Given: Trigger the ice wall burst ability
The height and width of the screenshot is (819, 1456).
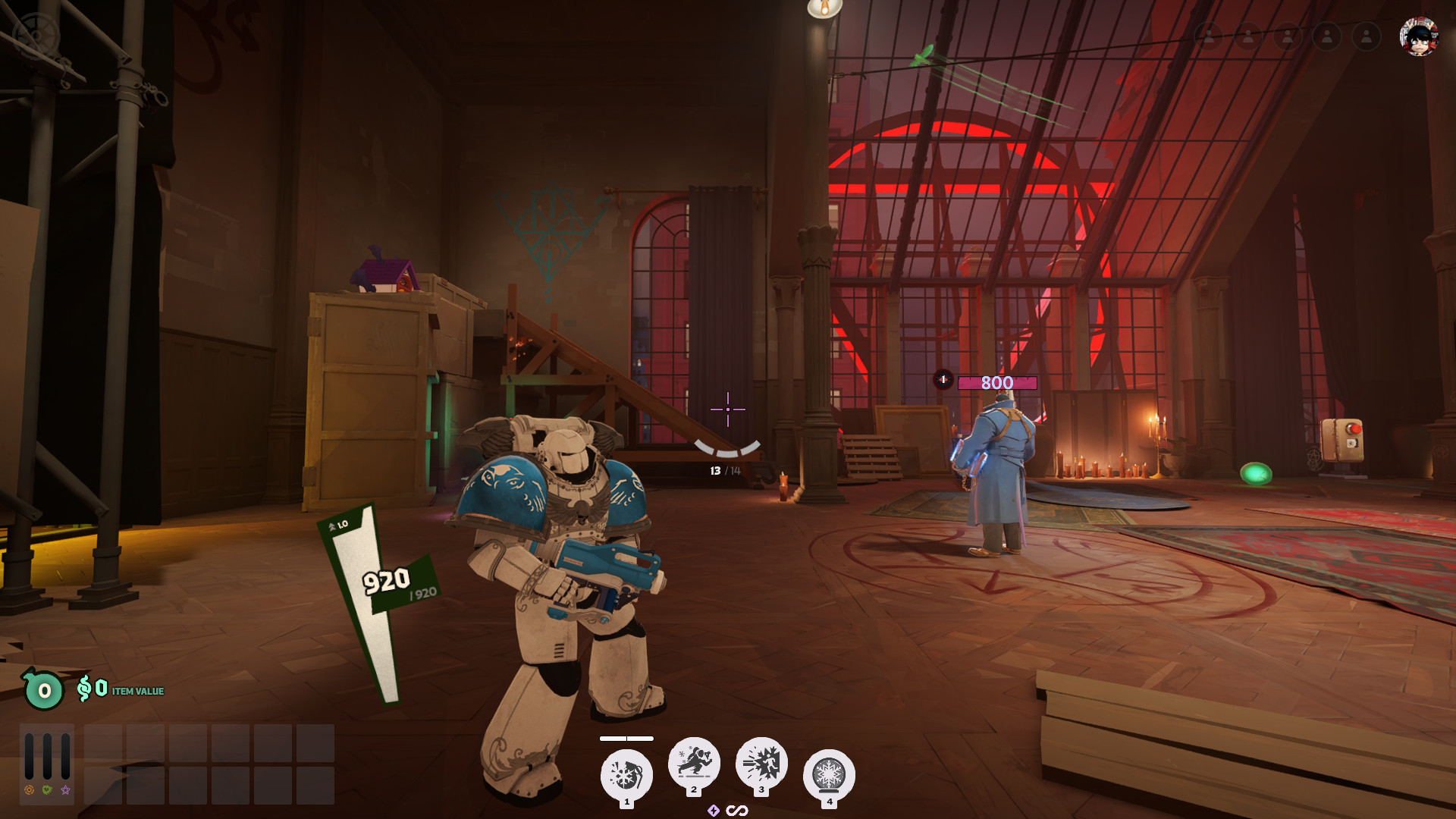Looking at the screenshot, I should (x=761, y=762).
